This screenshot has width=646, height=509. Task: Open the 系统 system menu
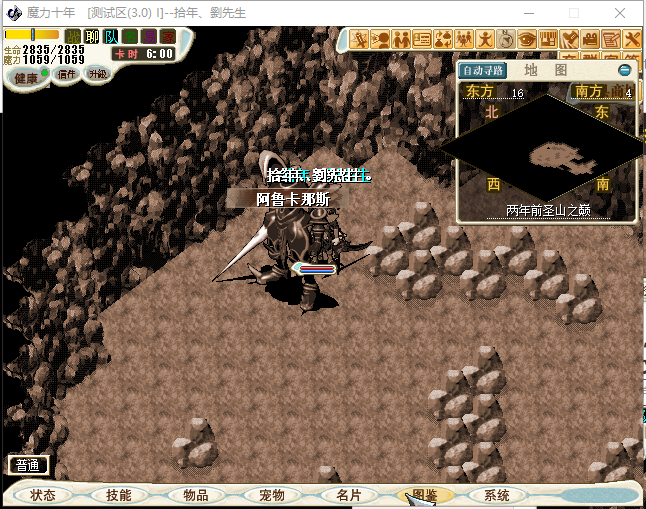[x=497, y=495]
